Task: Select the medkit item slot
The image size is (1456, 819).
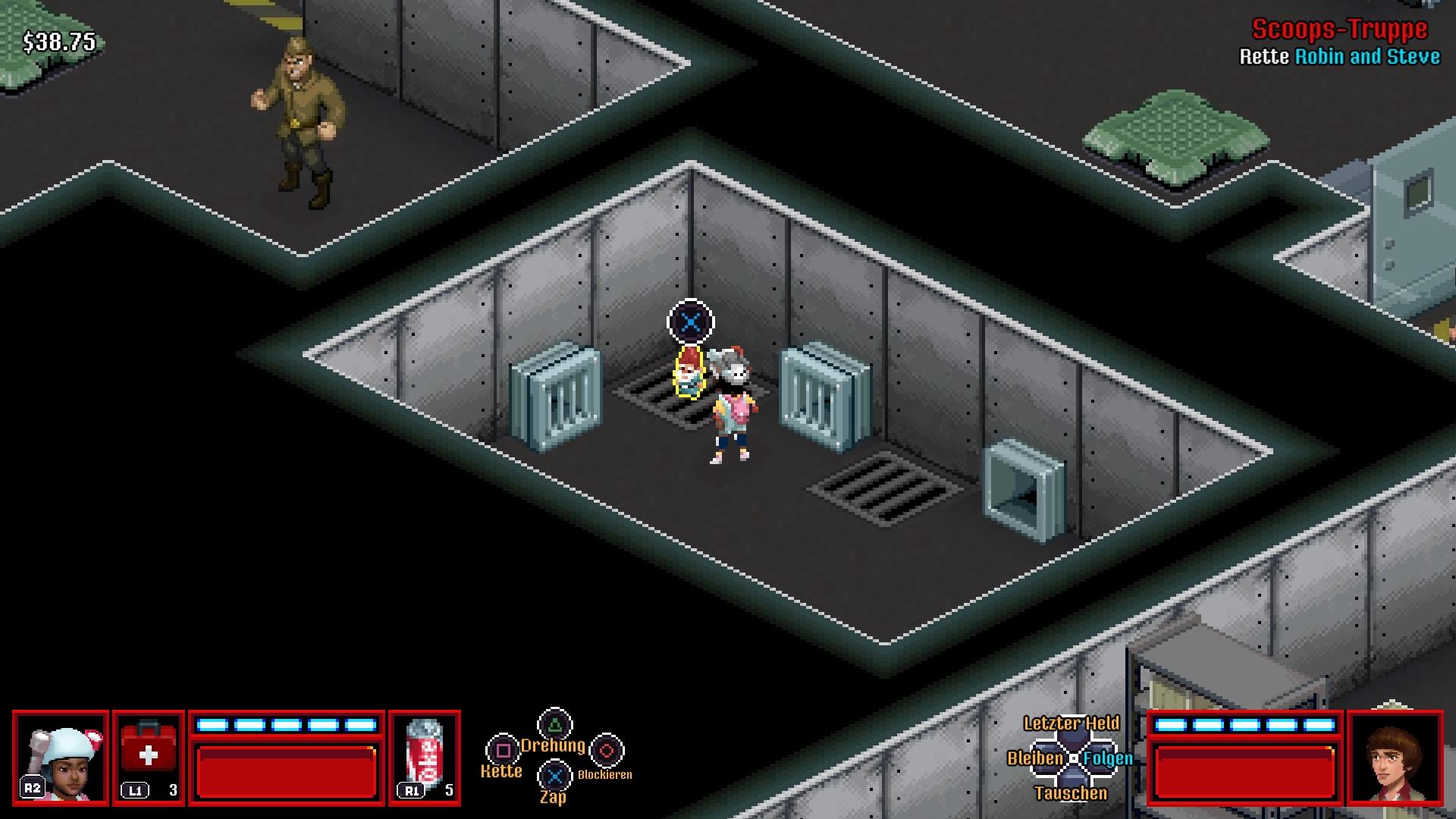Action: tap(149, 756)
